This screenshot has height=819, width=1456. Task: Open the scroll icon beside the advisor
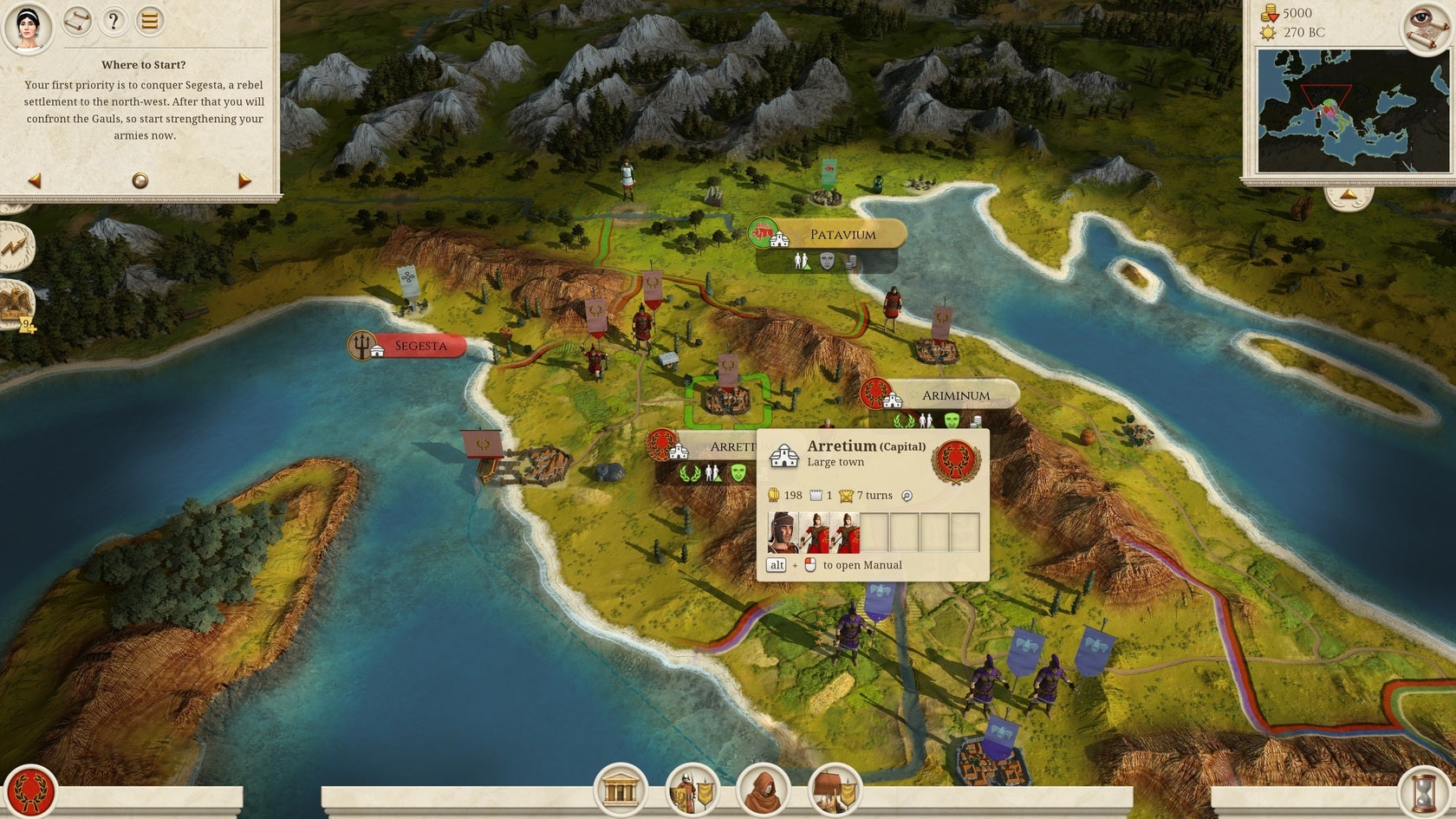click(77, 21)
